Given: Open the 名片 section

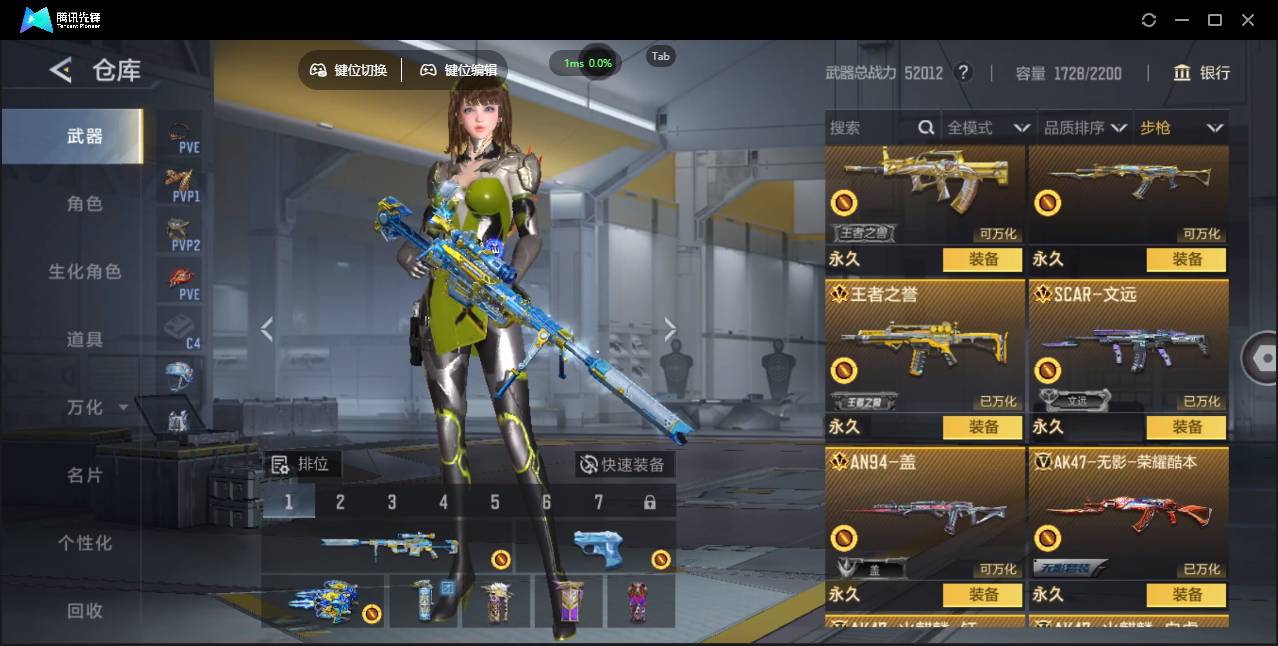Looking at the screenshot, I should click(85, 475).
